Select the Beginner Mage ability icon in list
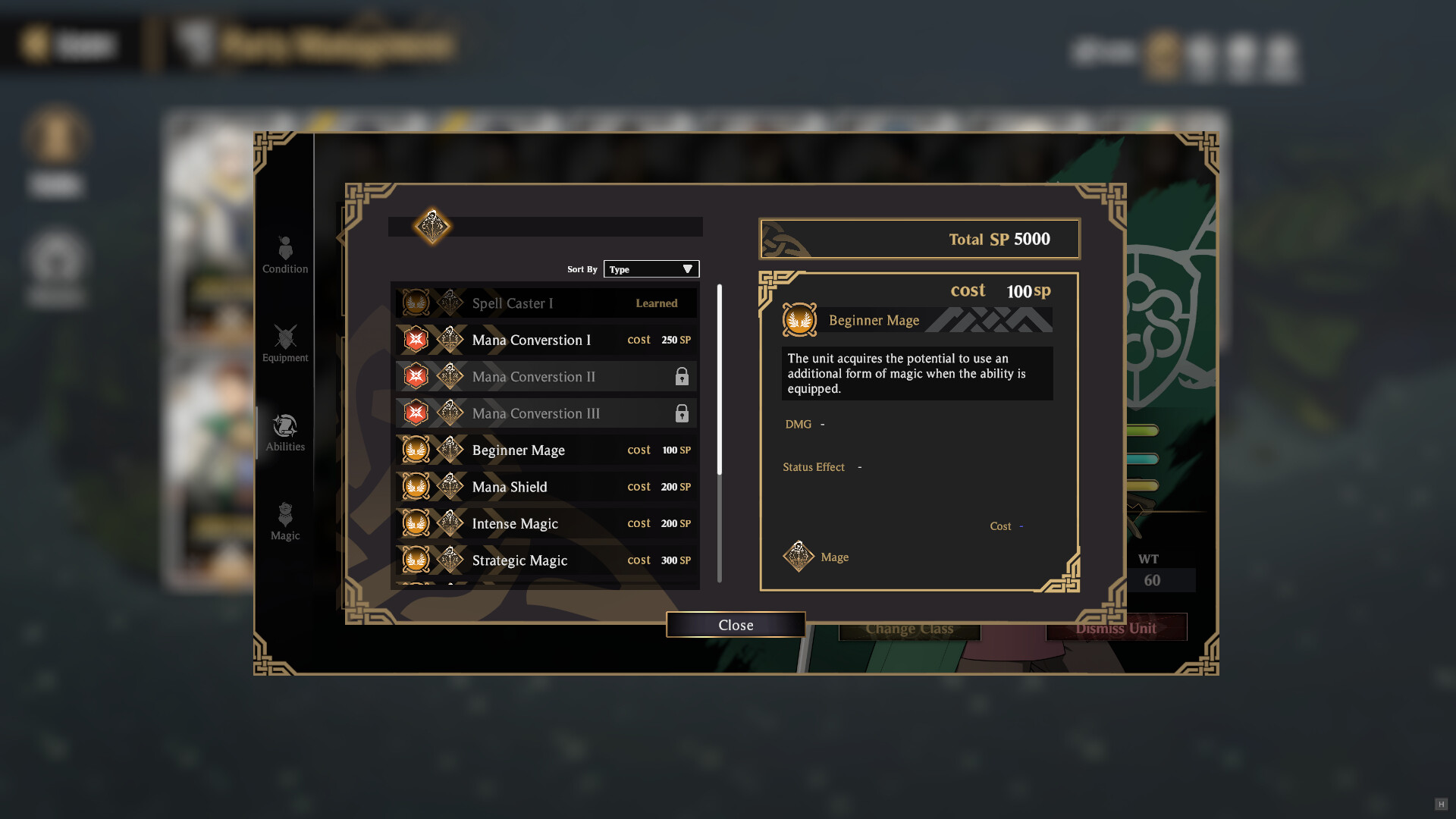Screen dimensions: 1456x819 pos(416,450)
